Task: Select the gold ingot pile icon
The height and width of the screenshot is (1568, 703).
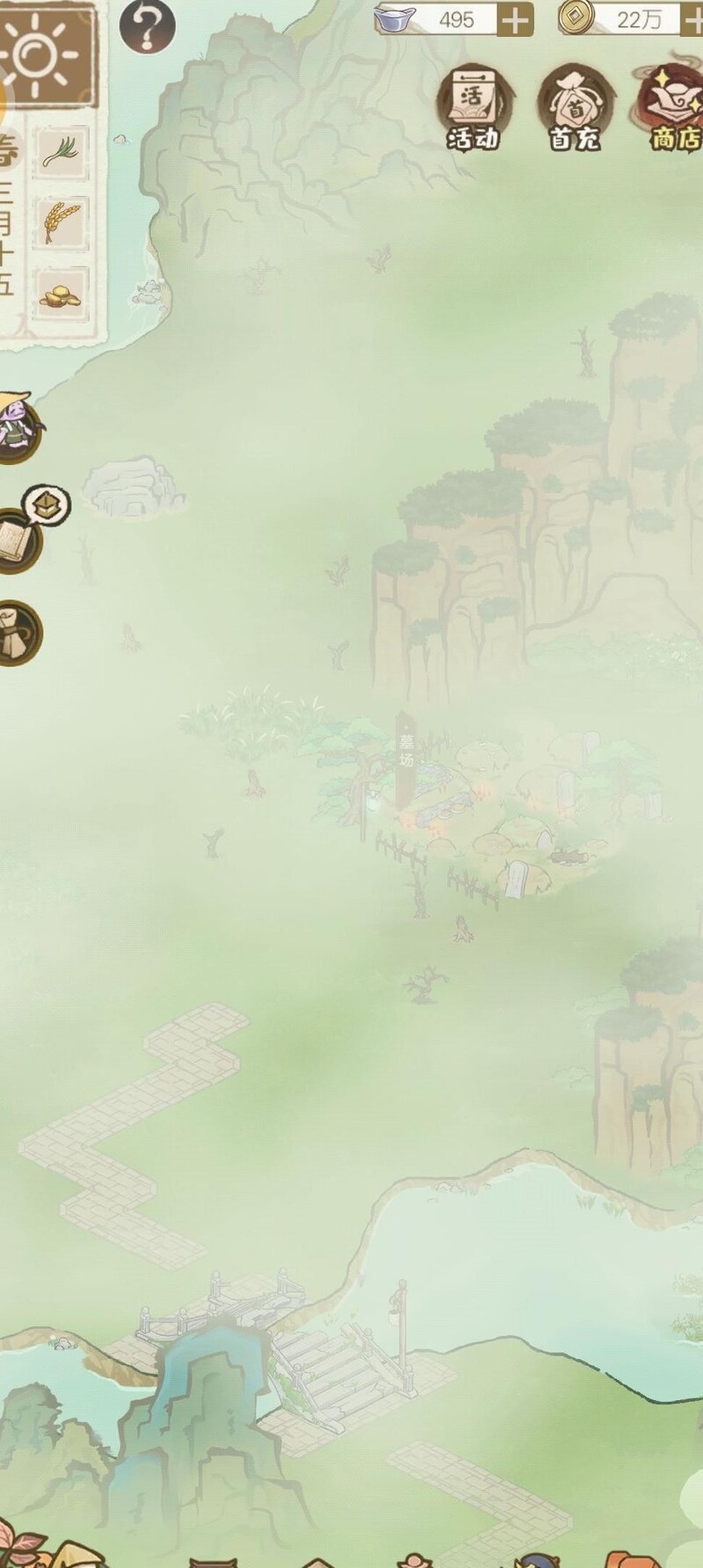Action: [62, 293]
